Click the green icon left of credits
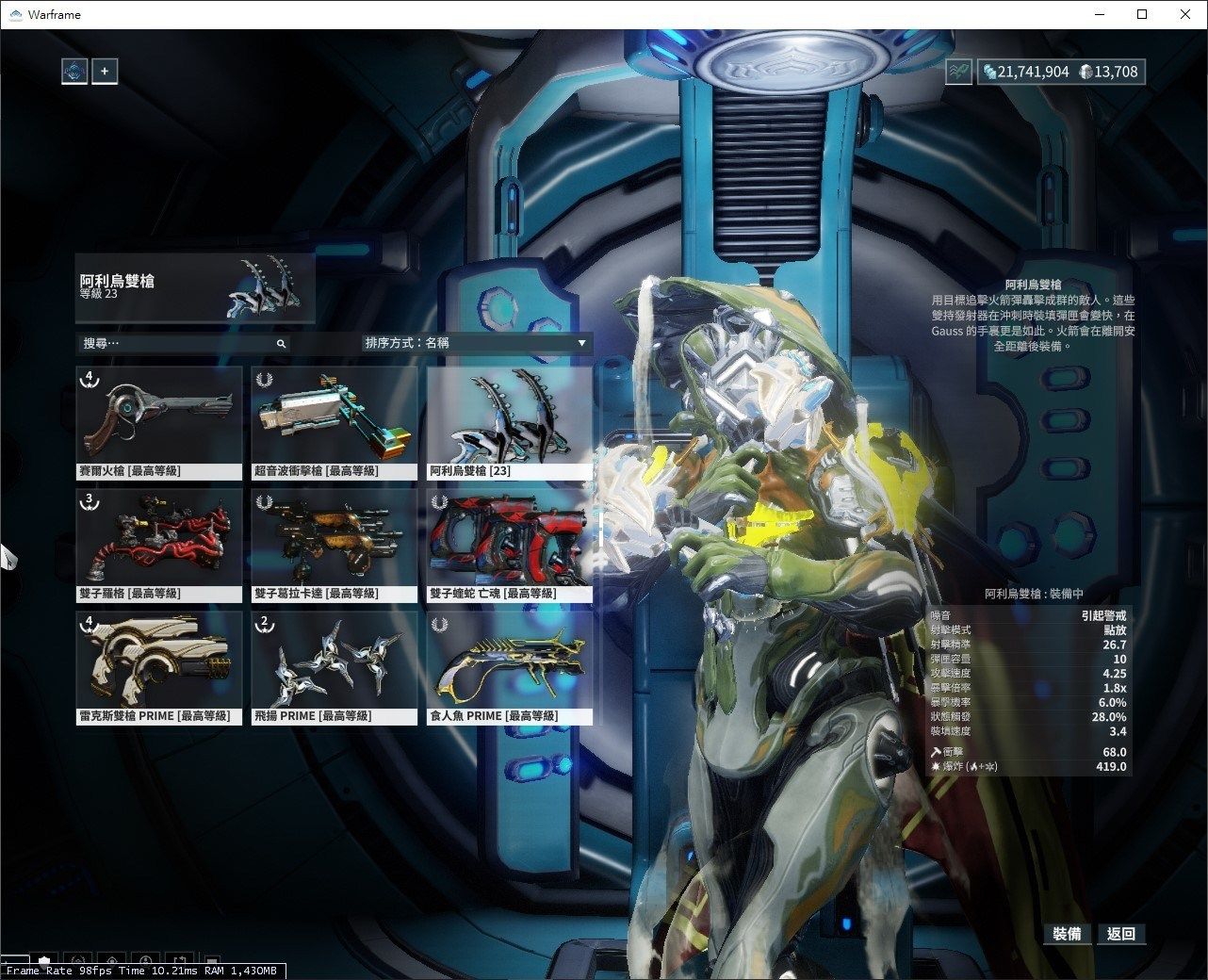 (x=958, y=72)
